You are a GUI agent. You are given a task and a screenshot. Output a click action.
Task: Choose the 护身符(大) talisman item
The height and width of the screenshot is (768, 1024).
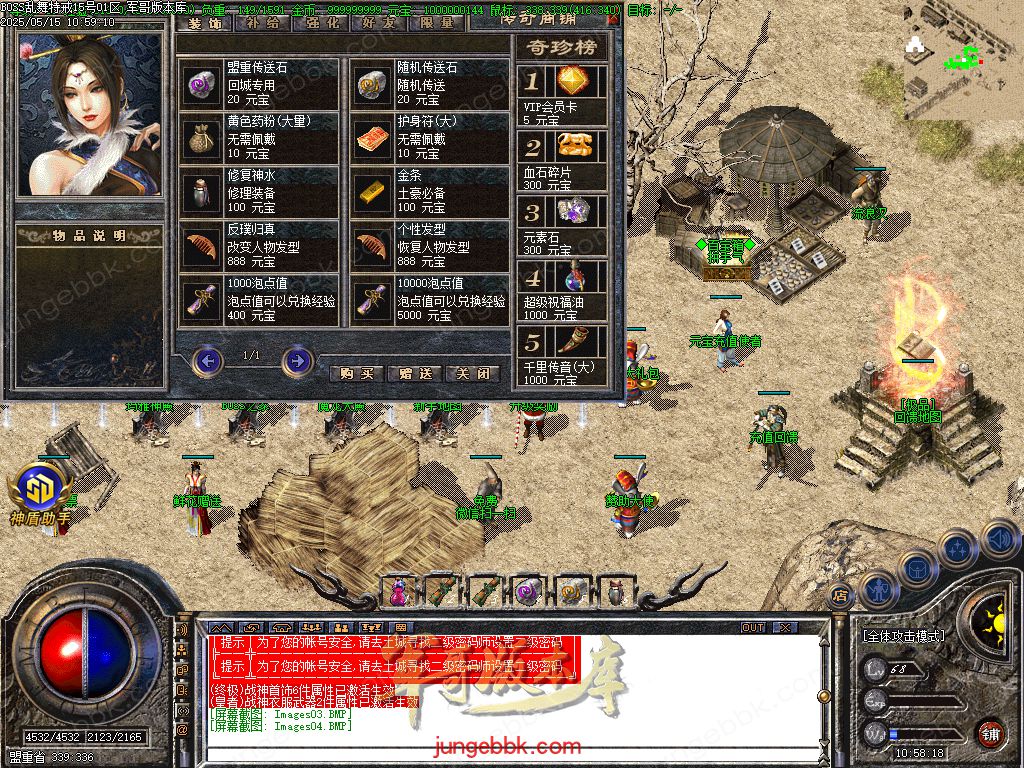[373, 138]
